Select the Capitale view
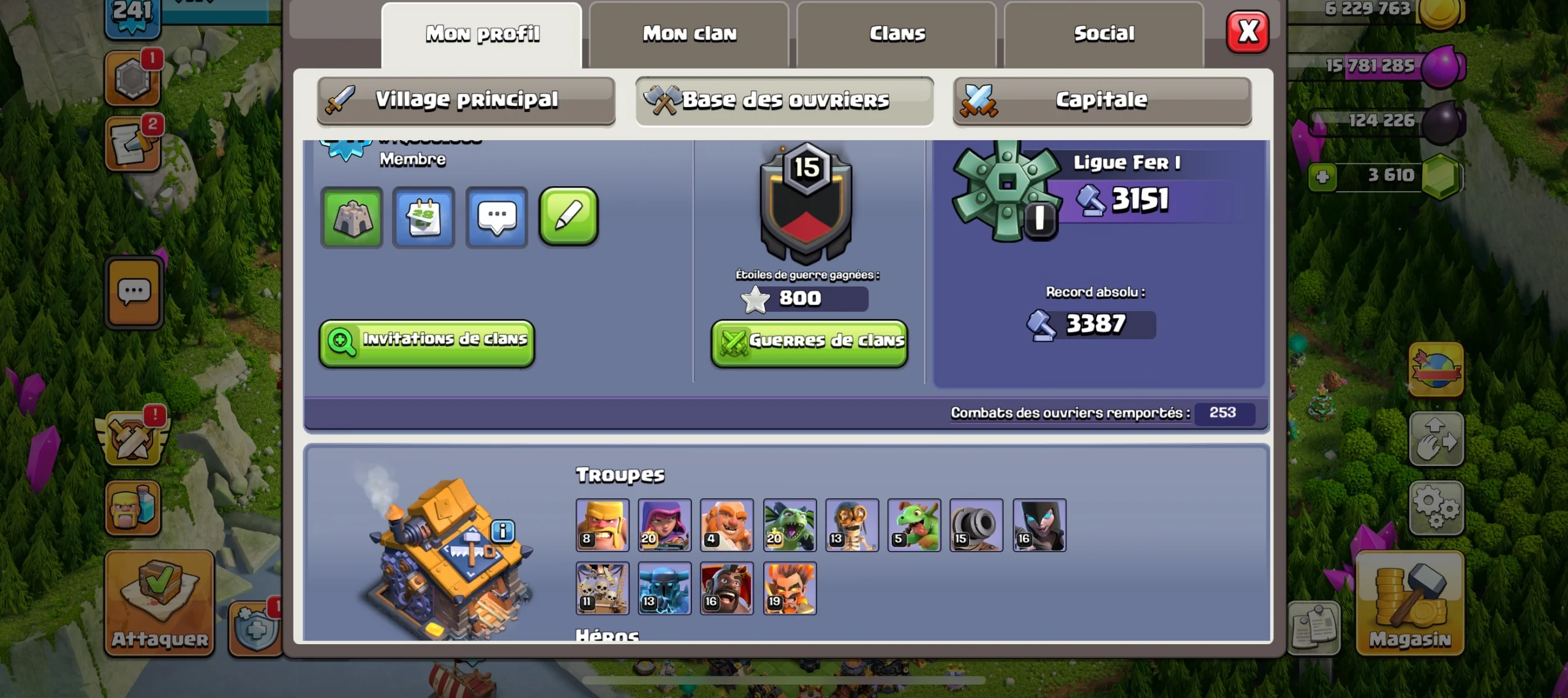 click(1101, 100)
